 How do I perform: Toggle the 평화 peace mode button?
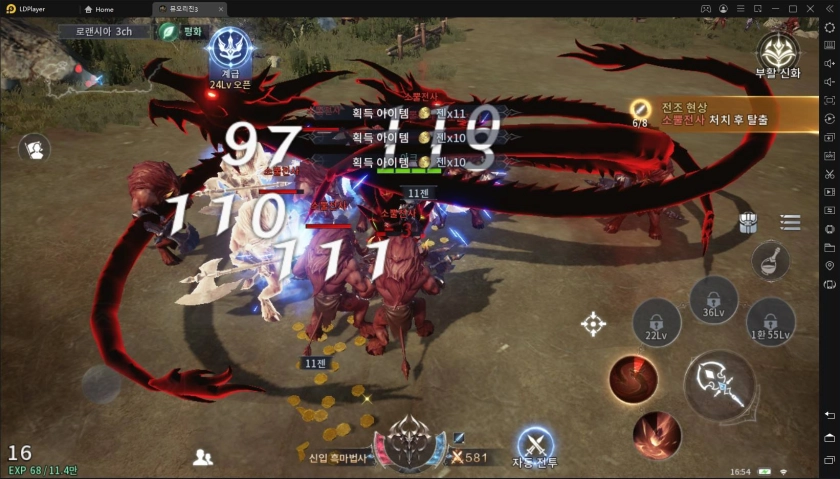tap(181, 31)
